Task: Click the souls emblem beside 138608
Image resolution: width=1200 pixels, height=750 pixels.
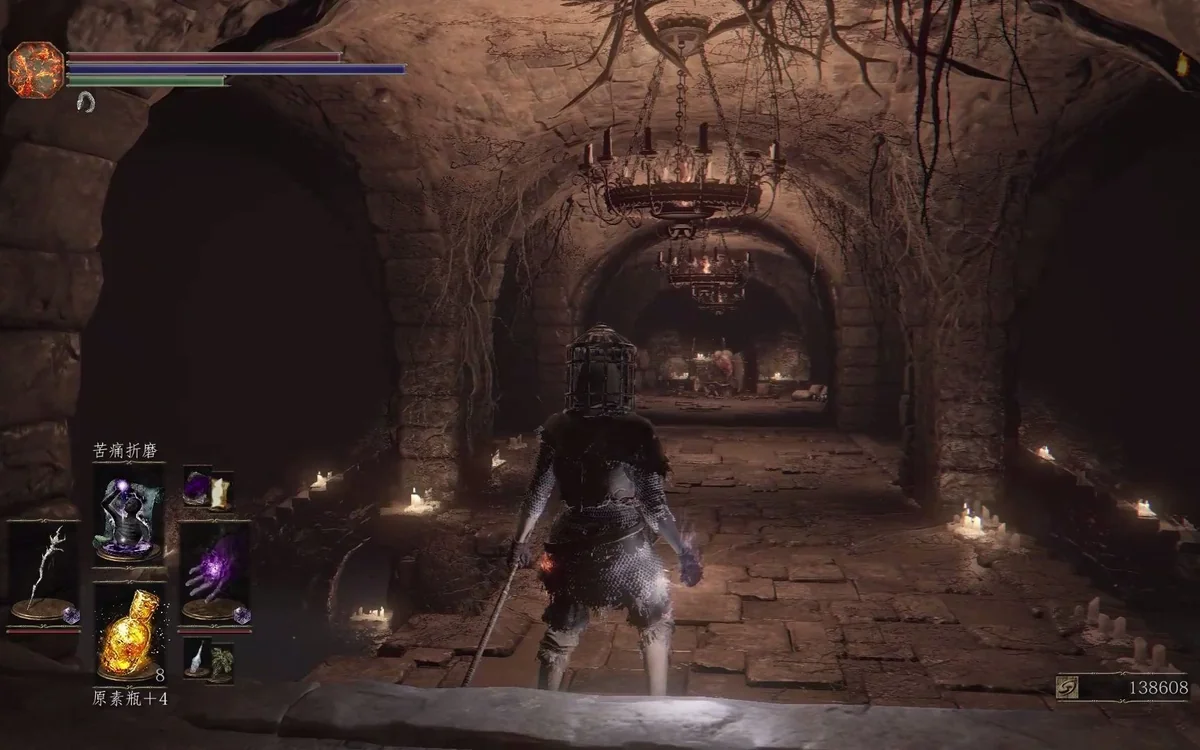Action: coord(1068,687)
